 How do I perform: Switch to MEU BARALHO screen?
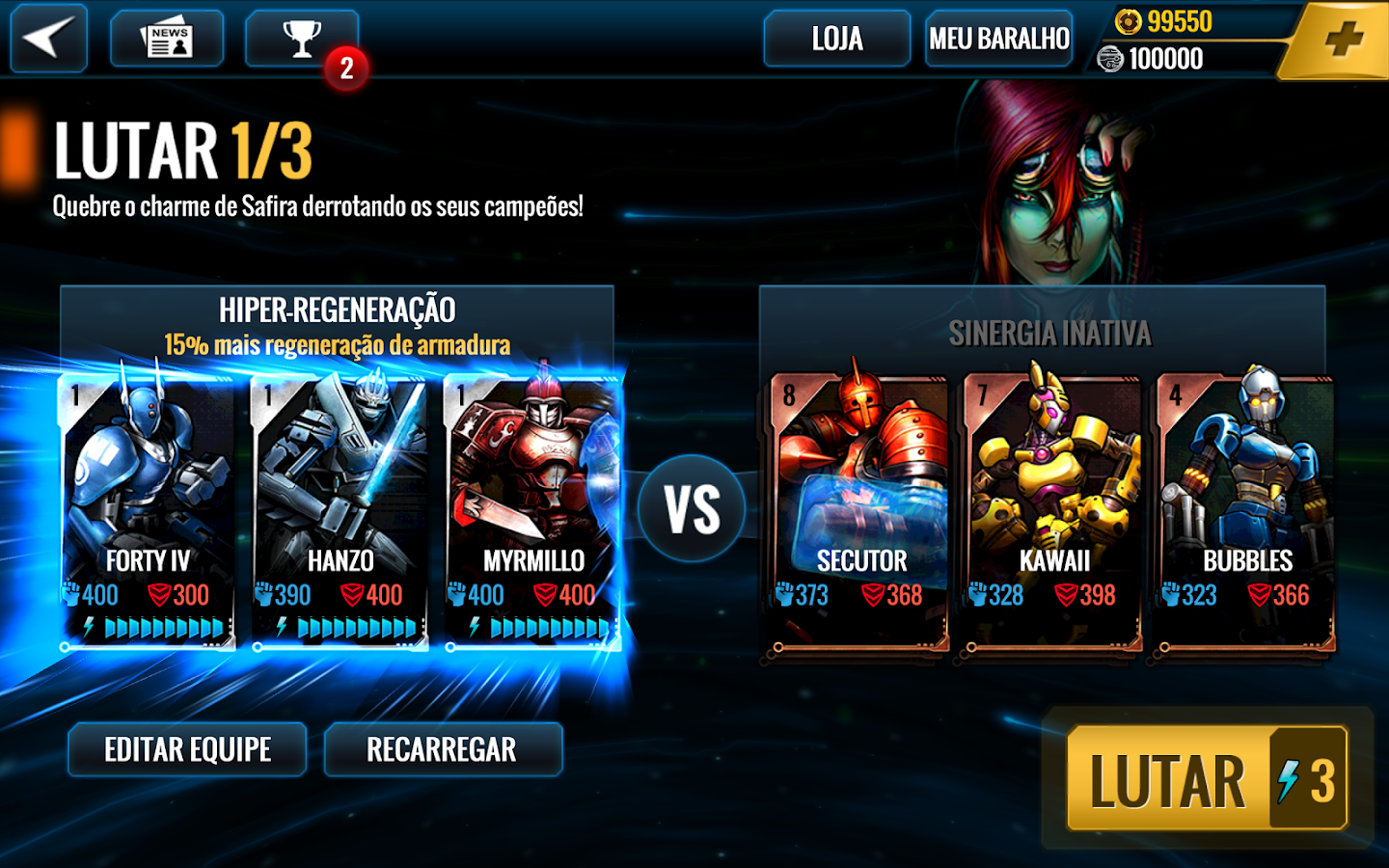998,39
